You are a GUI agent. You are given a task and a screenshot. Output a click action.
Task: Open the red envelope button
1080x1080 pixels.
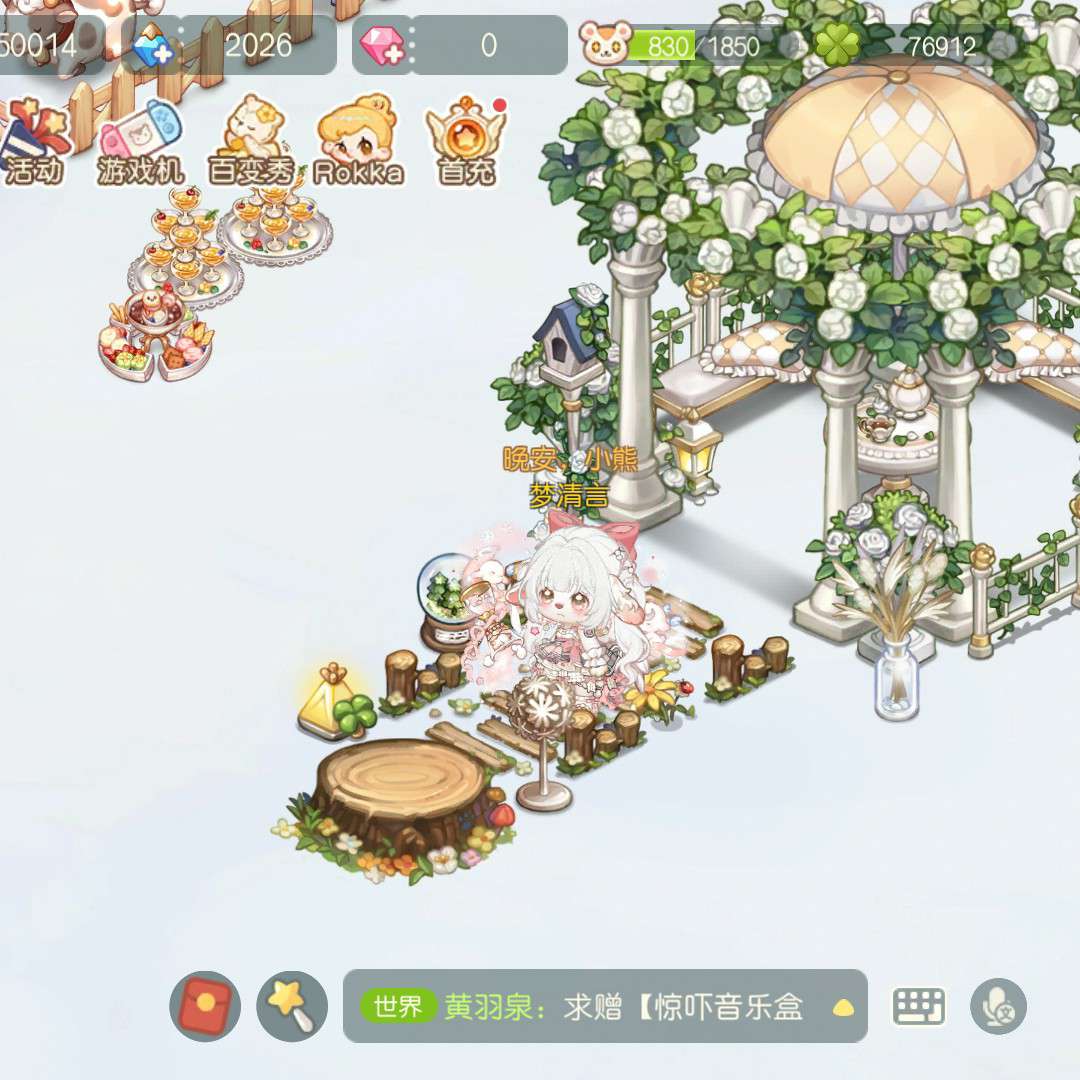[x=205, y=1007]
